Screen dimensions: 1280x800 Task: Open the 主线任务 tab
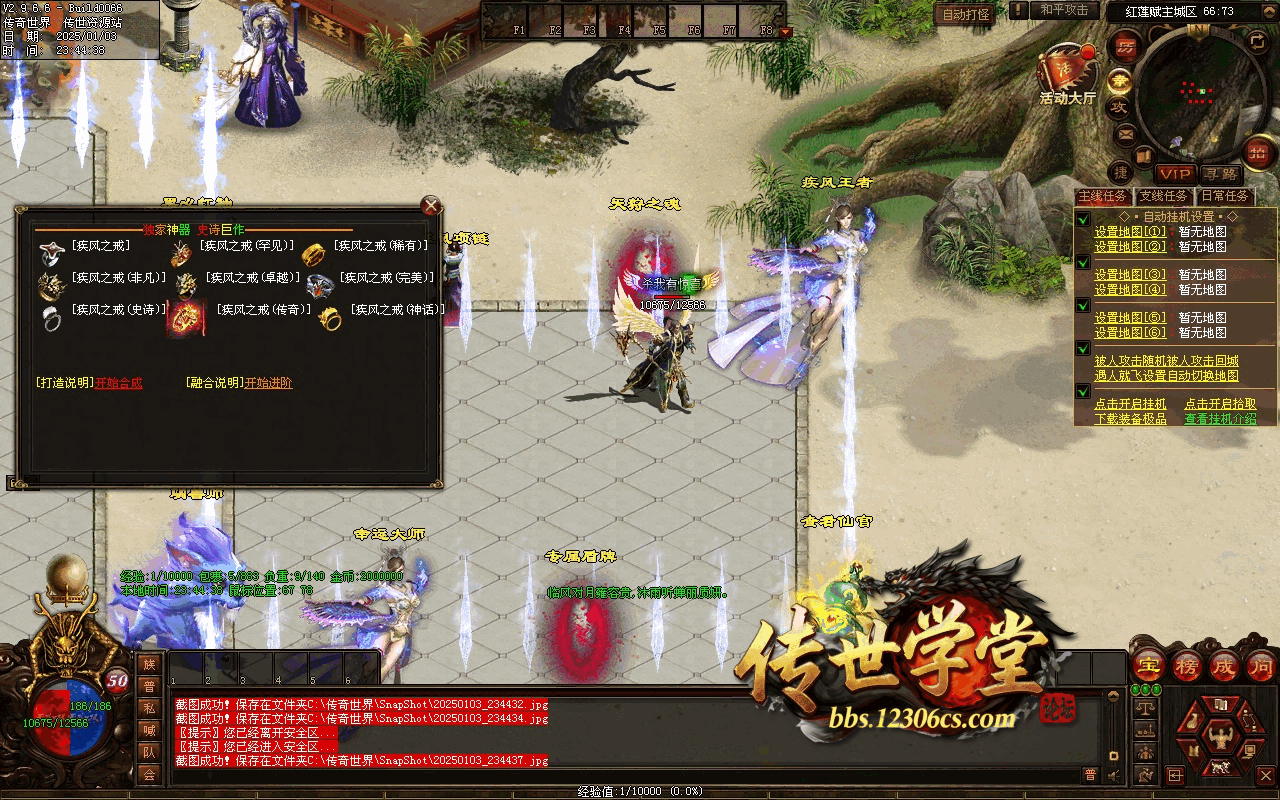[x=1102, y=196]
